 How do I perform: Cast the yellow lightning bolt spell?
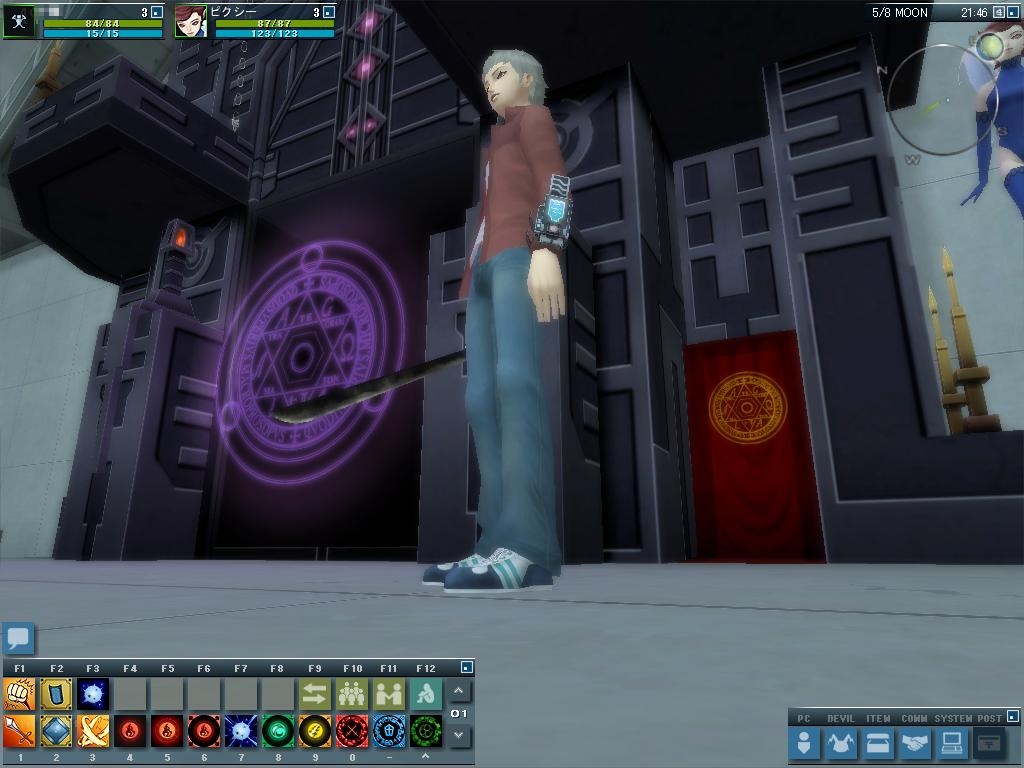click(314, 731)
